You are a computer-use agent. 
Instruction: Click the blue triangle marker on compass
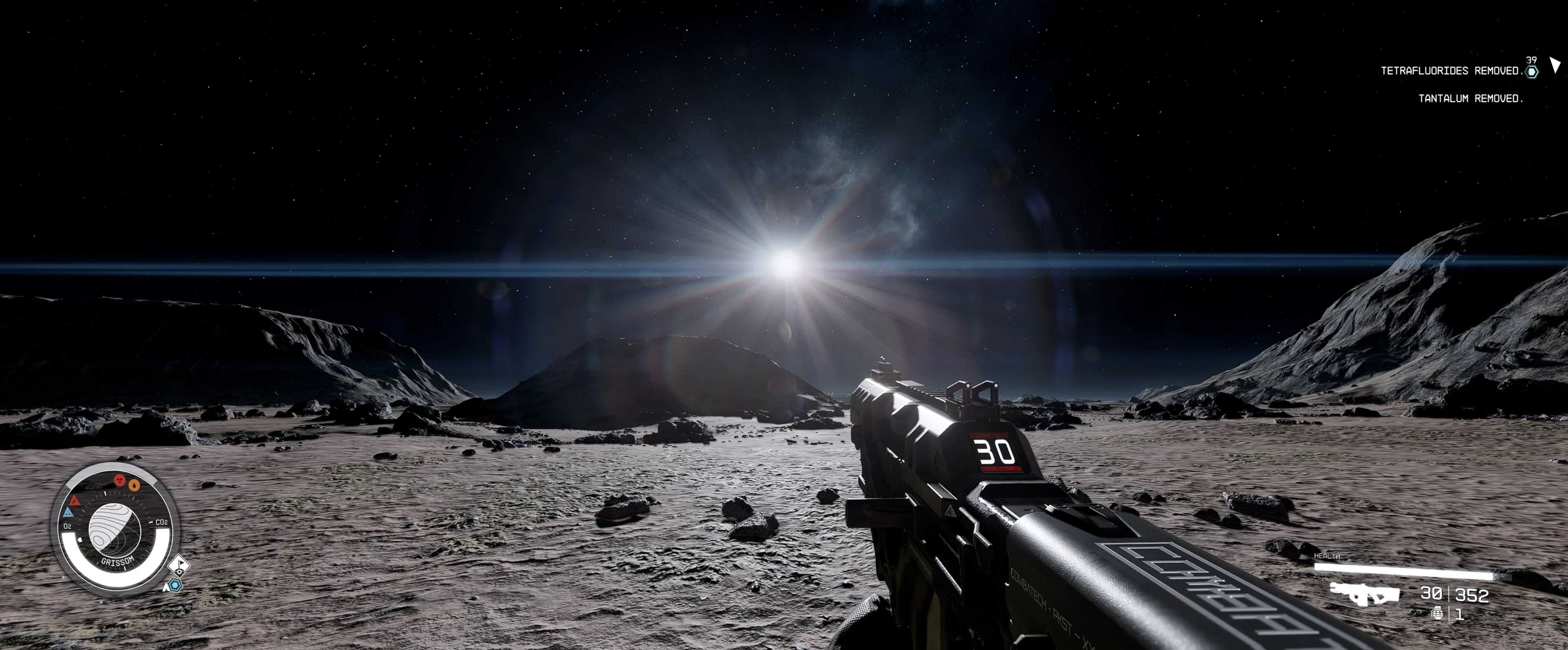point(68,513)
